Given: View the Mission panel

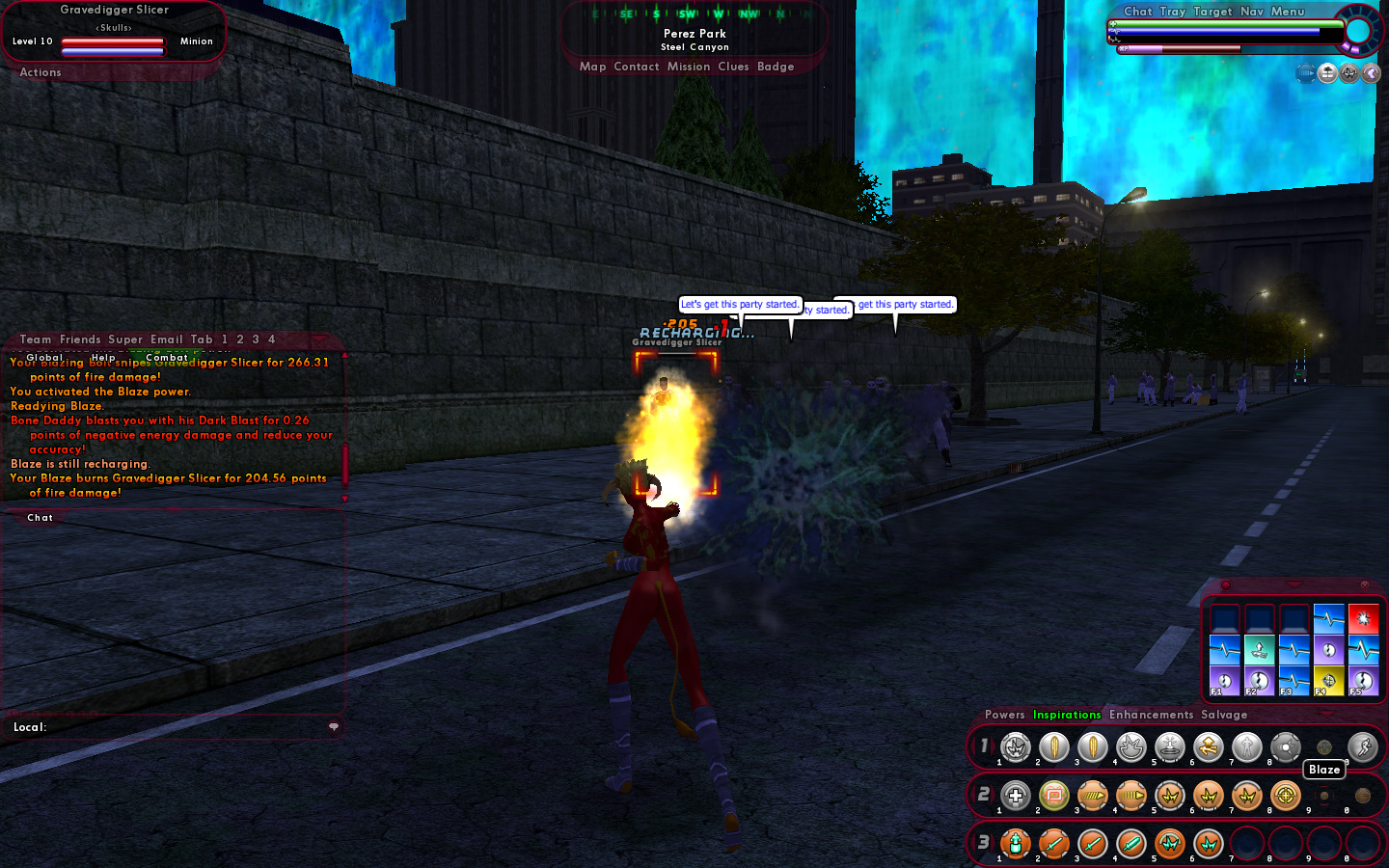Looking at the screenshot, I should point(688,67).
